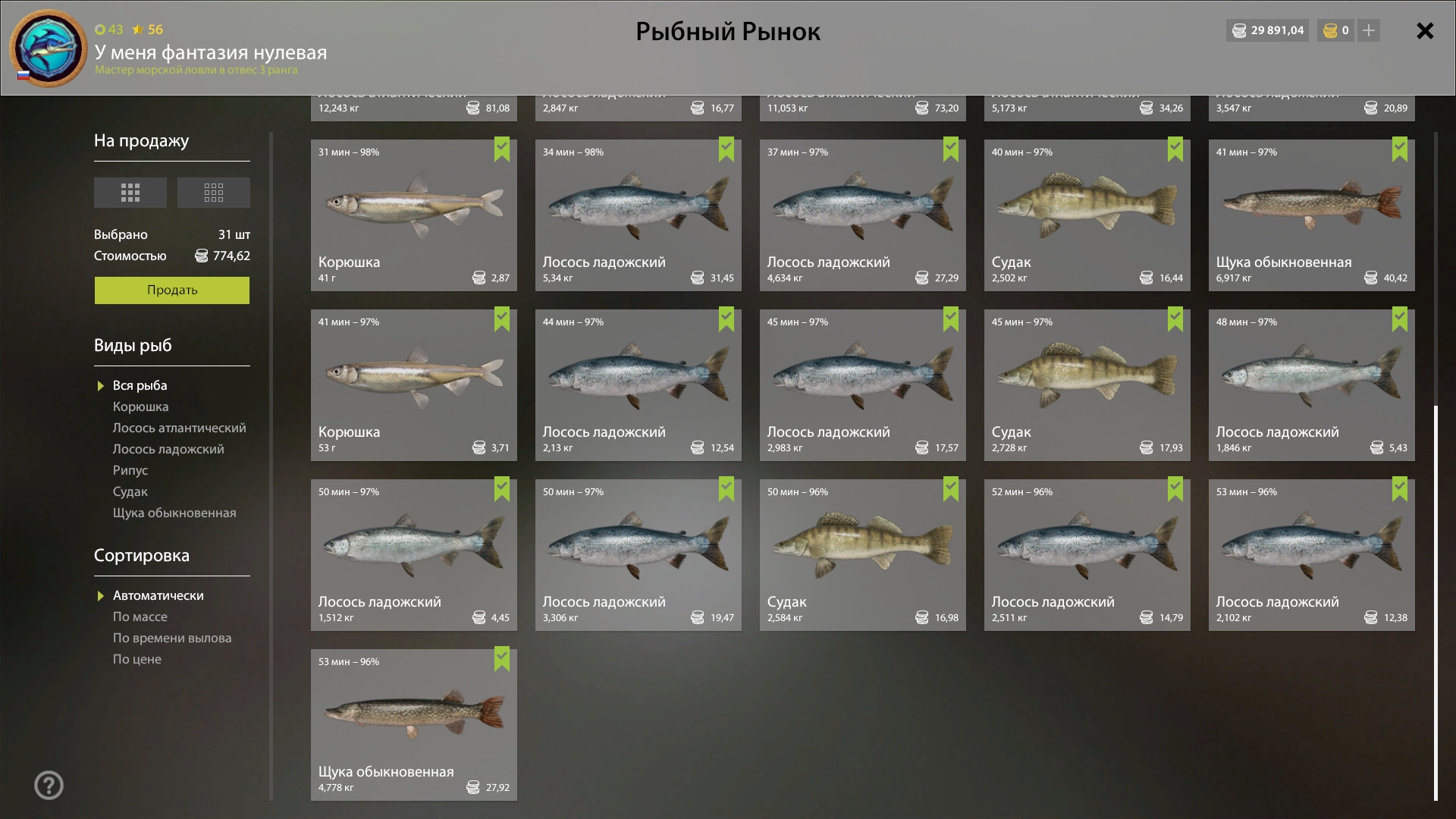Deselect all fish with the outlined grid button

click(214, 193)
